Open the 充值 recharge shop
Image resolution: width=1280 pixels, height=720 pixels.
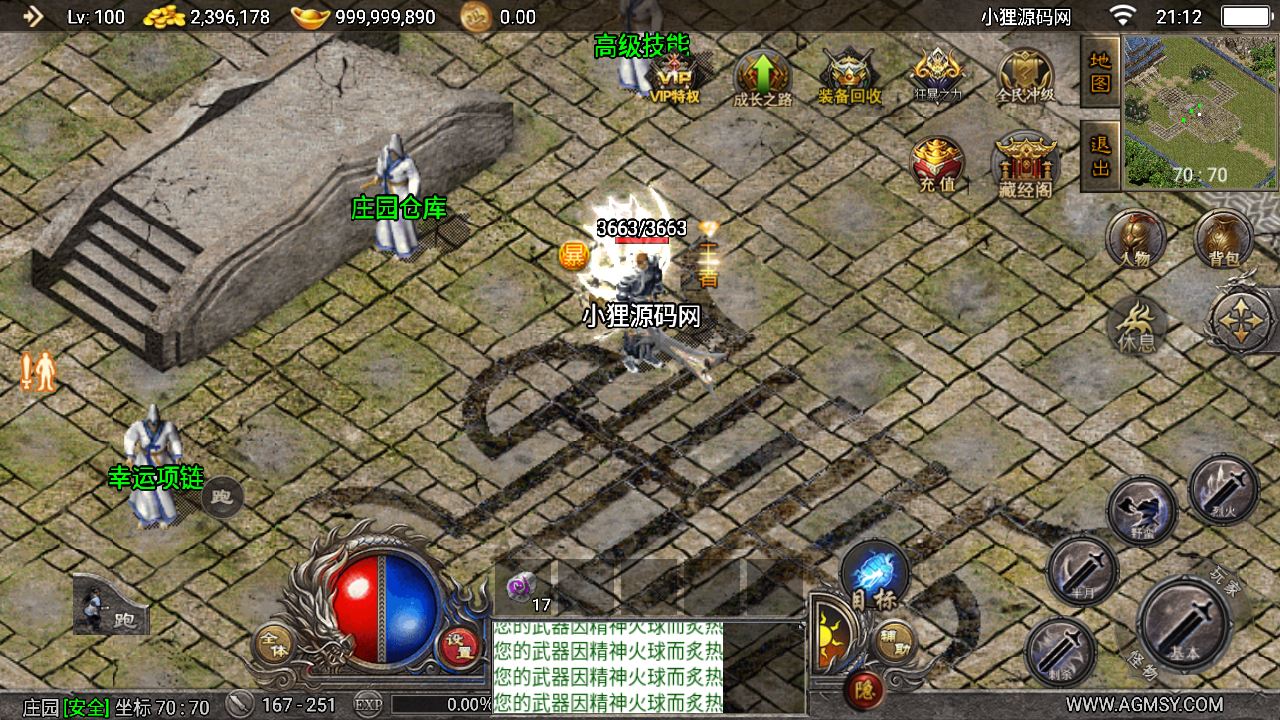point(937,164)
